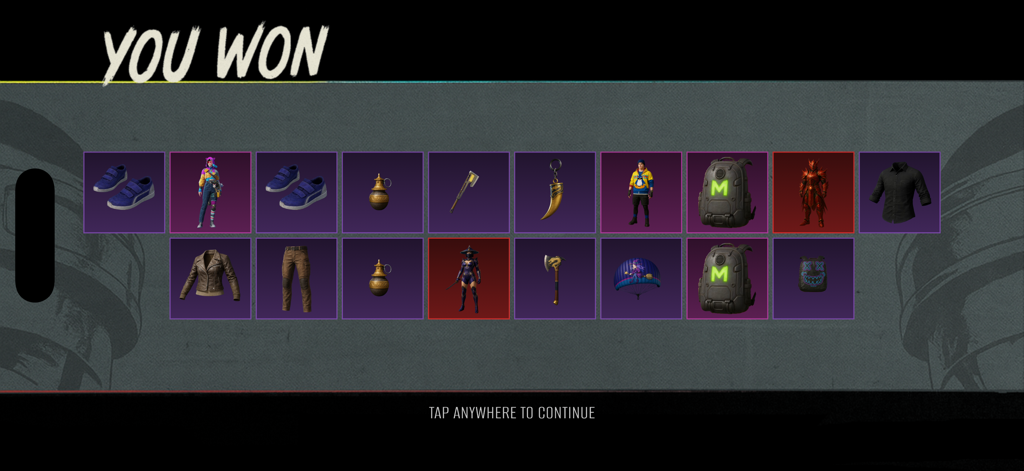View the black button-up shirt reward

pos(899,193)
